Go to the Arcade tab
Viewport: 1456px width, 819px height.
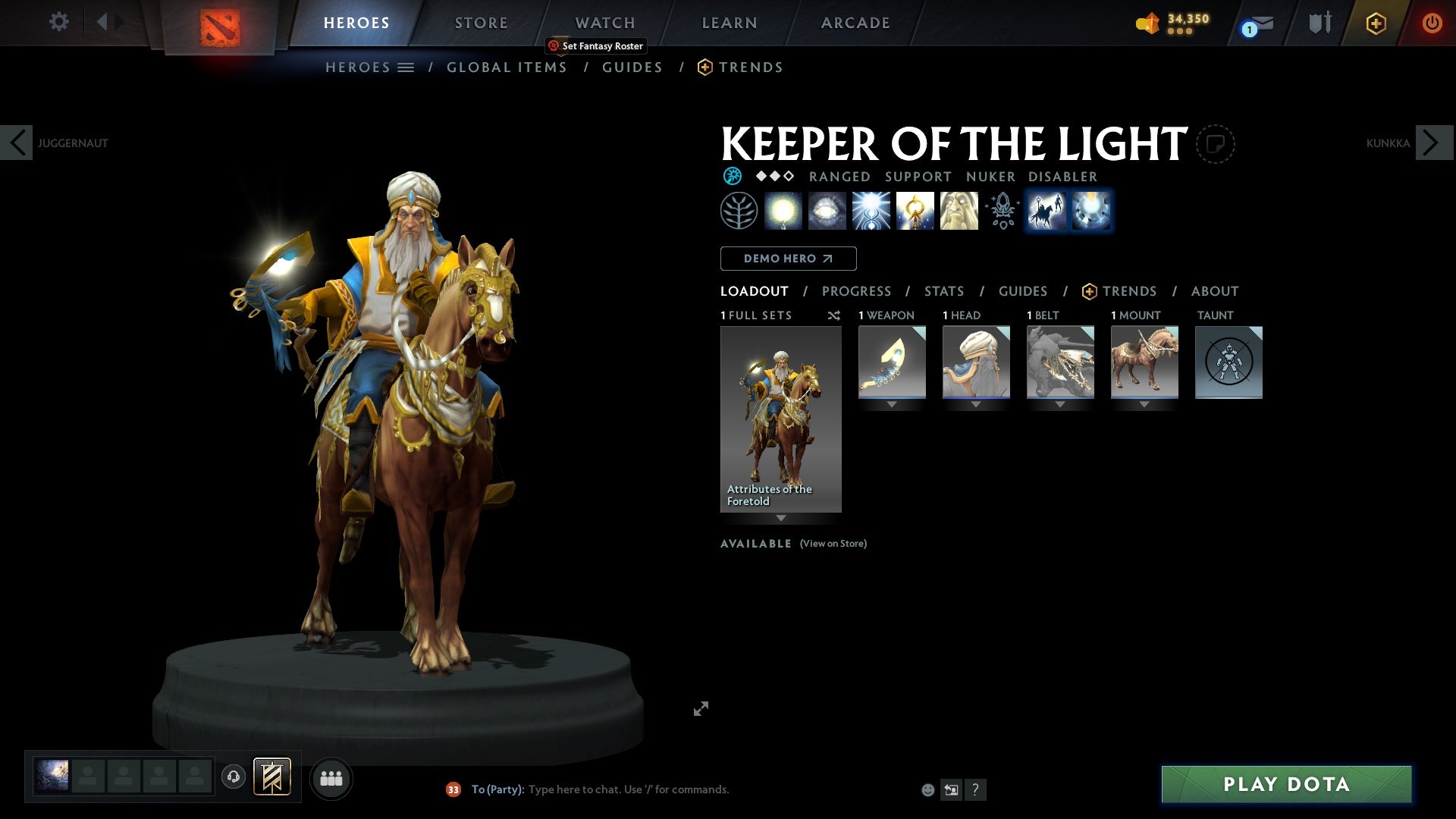click(855, 23)
